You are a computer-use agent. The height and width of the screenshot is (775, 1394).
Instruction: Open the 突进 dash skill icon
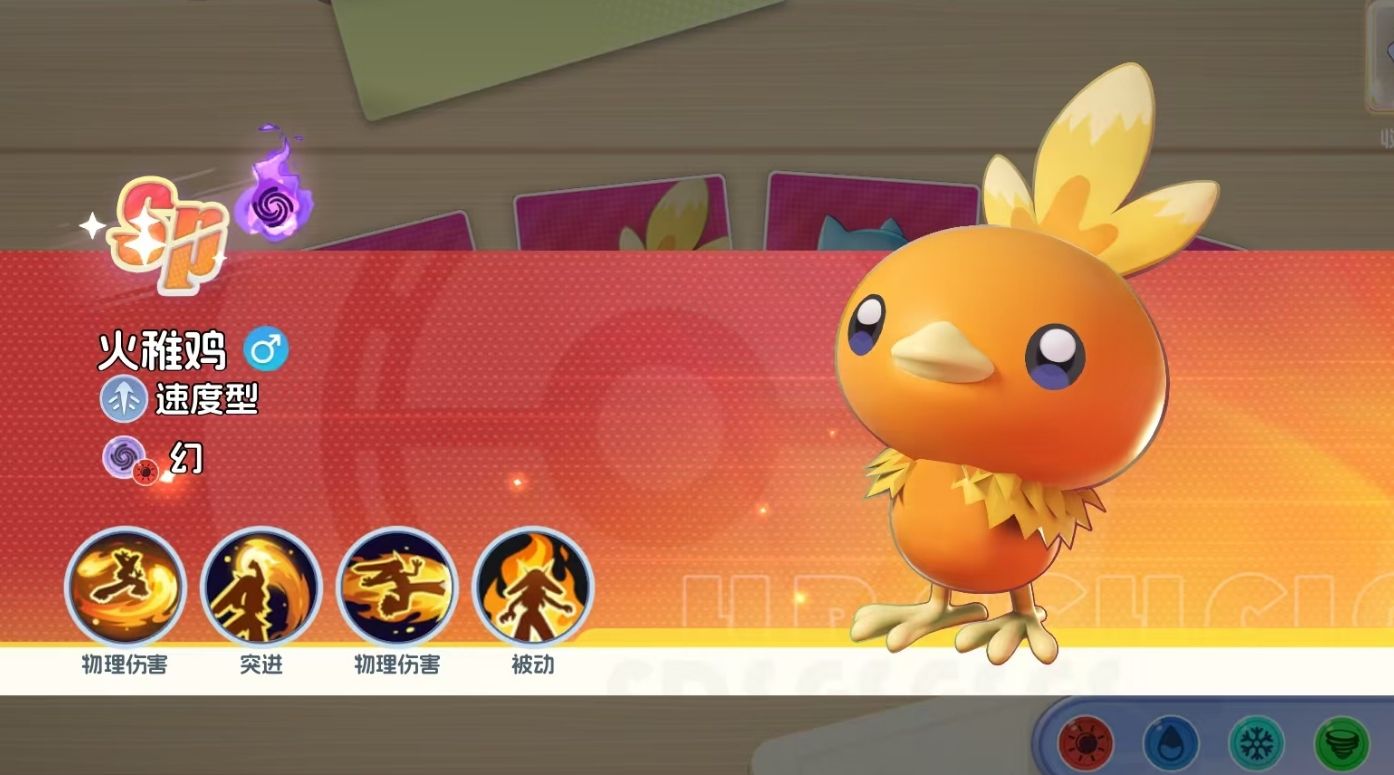[261, 587]
